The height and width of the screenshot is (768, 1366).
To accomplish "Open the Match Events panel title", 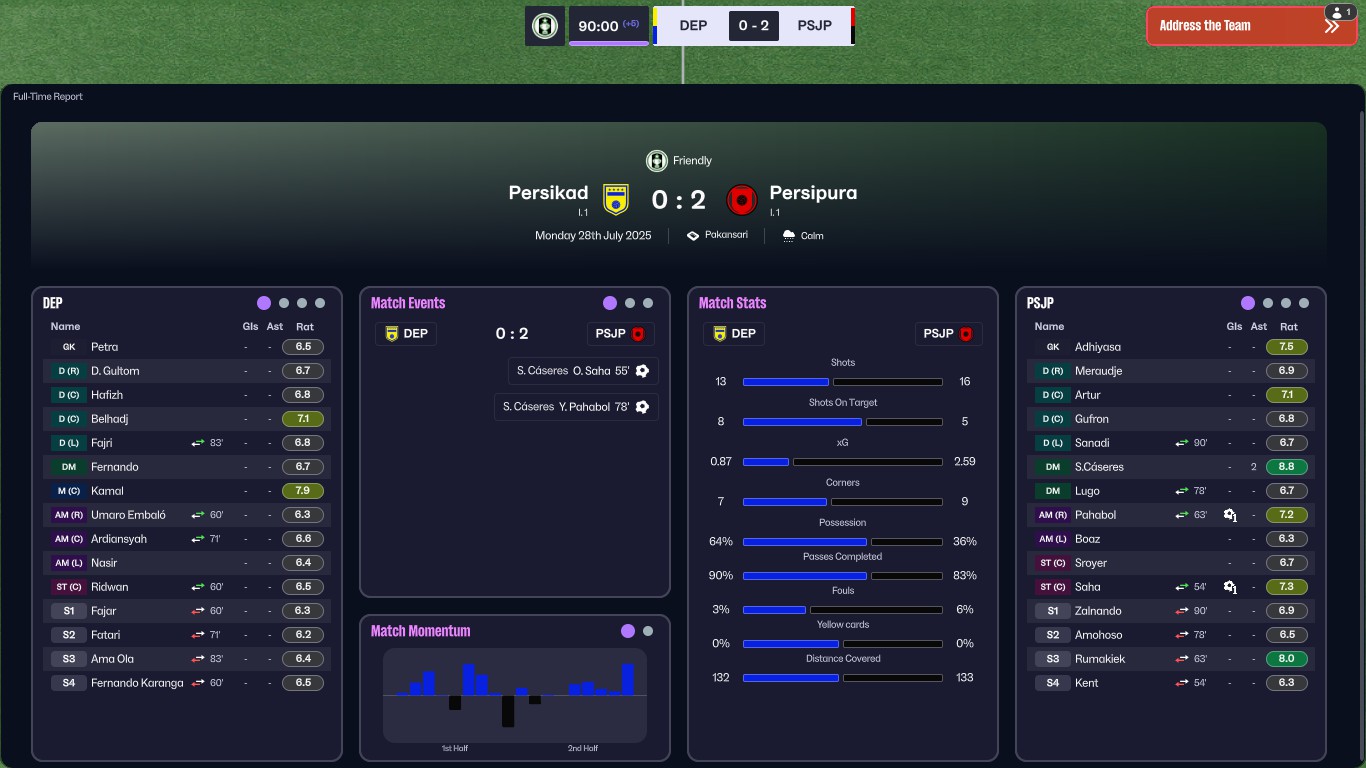I will pos(408,303).
